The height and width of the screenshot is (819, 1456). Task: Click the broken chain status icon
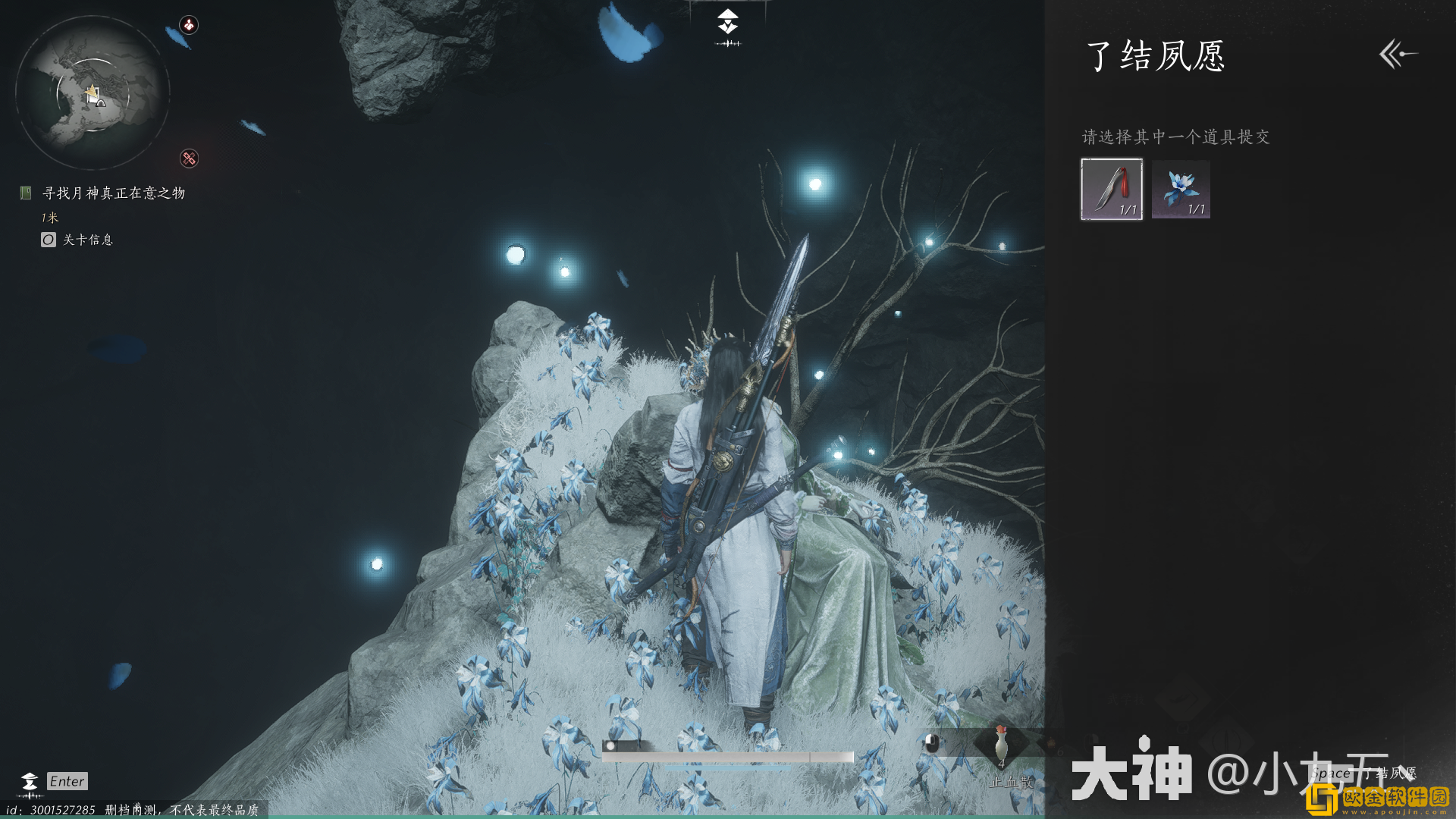tap(189, 158)
